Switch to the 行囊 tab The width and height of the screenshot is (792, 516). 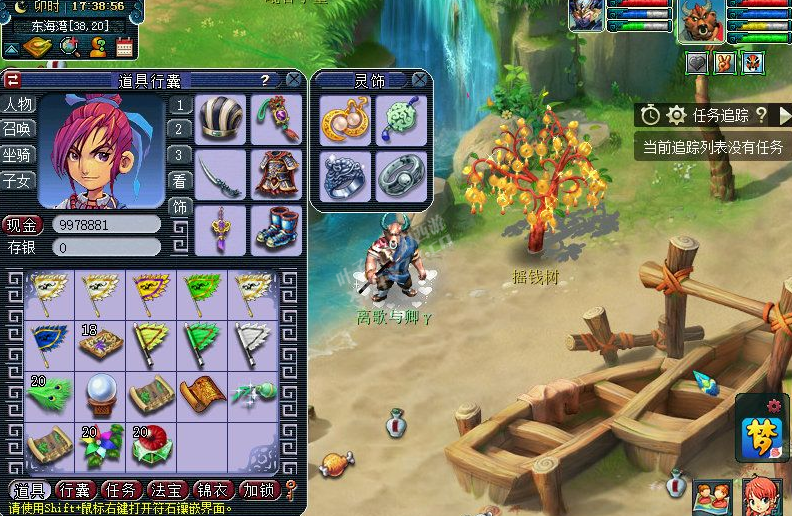click(x=76, y=490)
